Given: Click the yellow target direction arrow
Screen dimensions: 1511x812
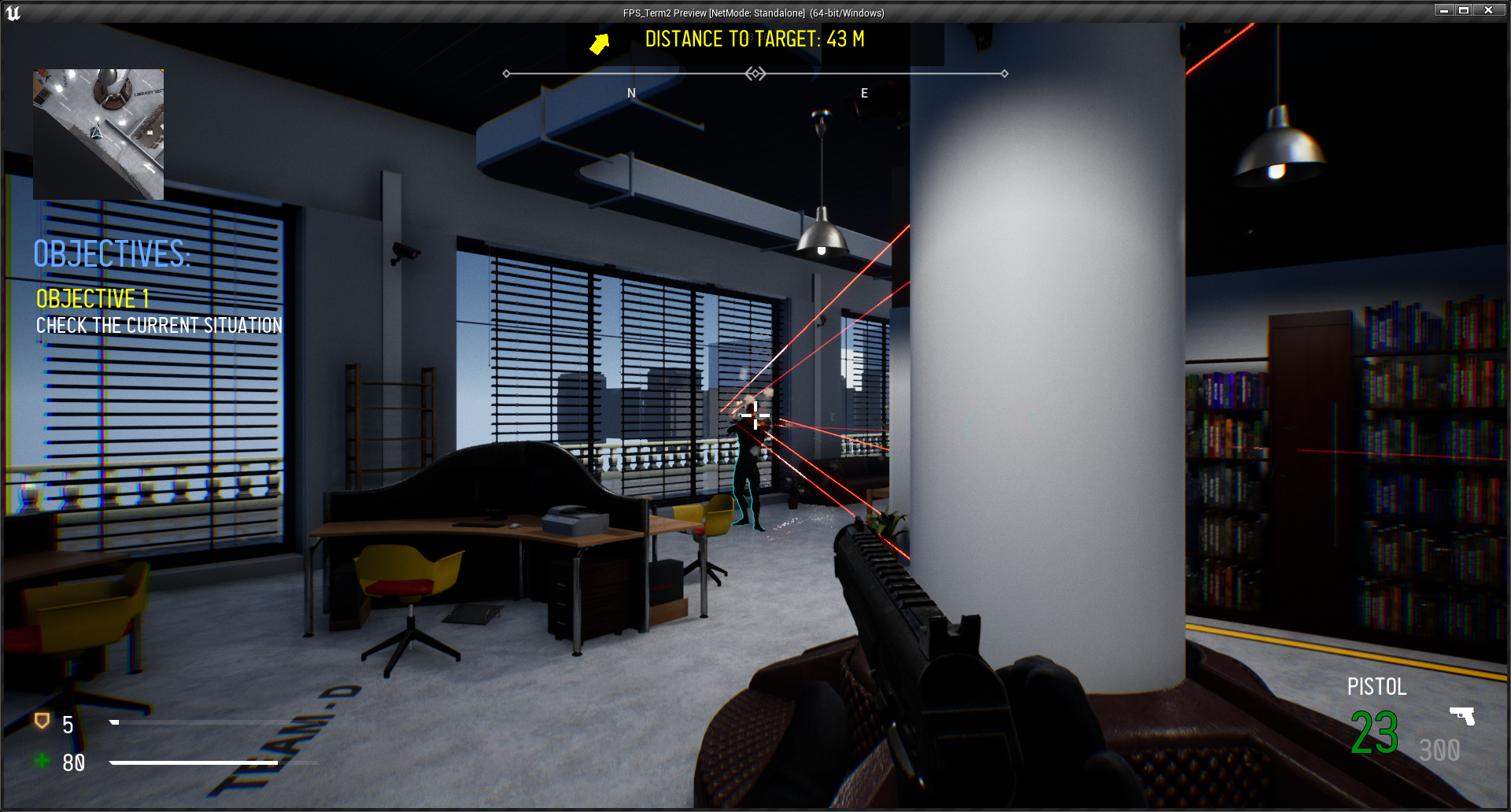Looking at the screenshot, I should click(x=600, y=43).
